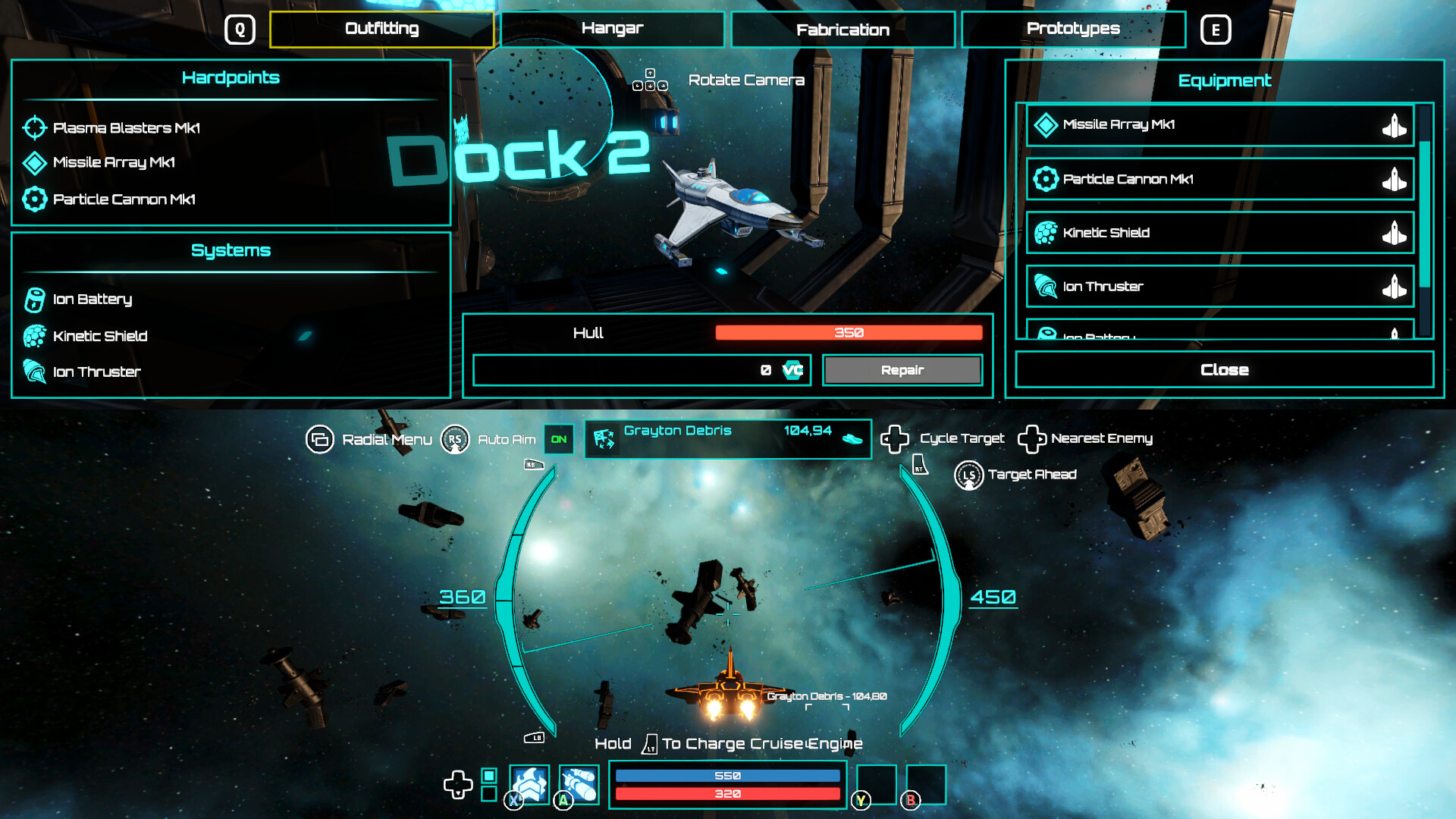
Task: Toggle Auto Aim off
Action: pyautogui.click(x=559, y=439)
